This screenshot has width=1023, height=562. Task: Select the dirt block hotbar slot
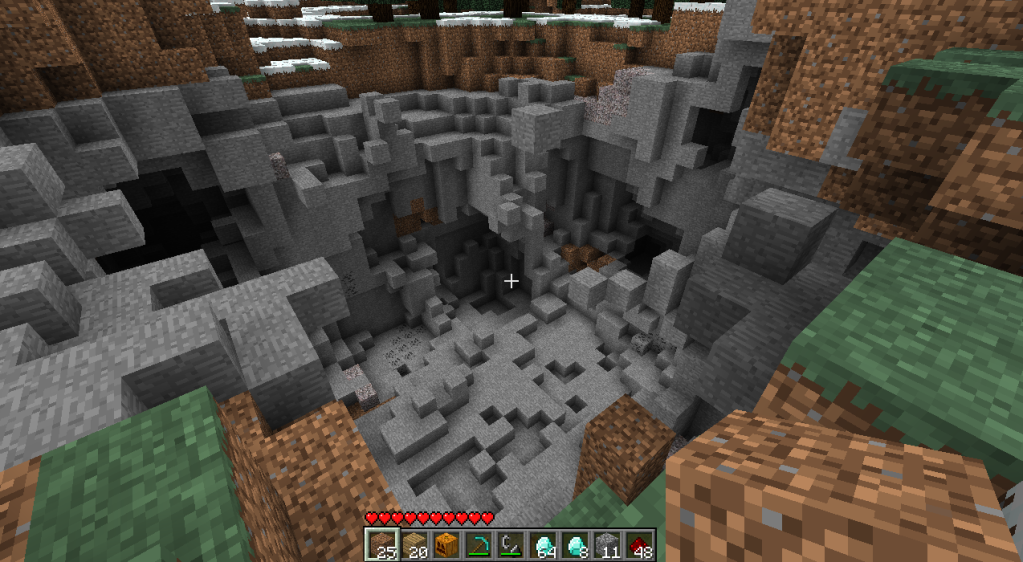(382, 545)
